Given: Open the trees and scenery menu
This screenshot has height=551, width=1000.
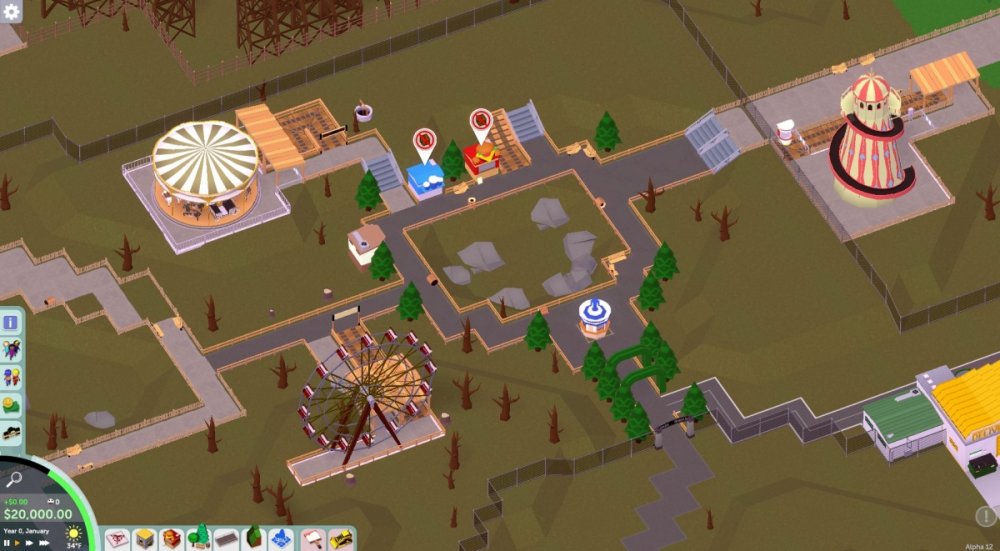Looking at the screenshot, I should (x=199, y=538).
